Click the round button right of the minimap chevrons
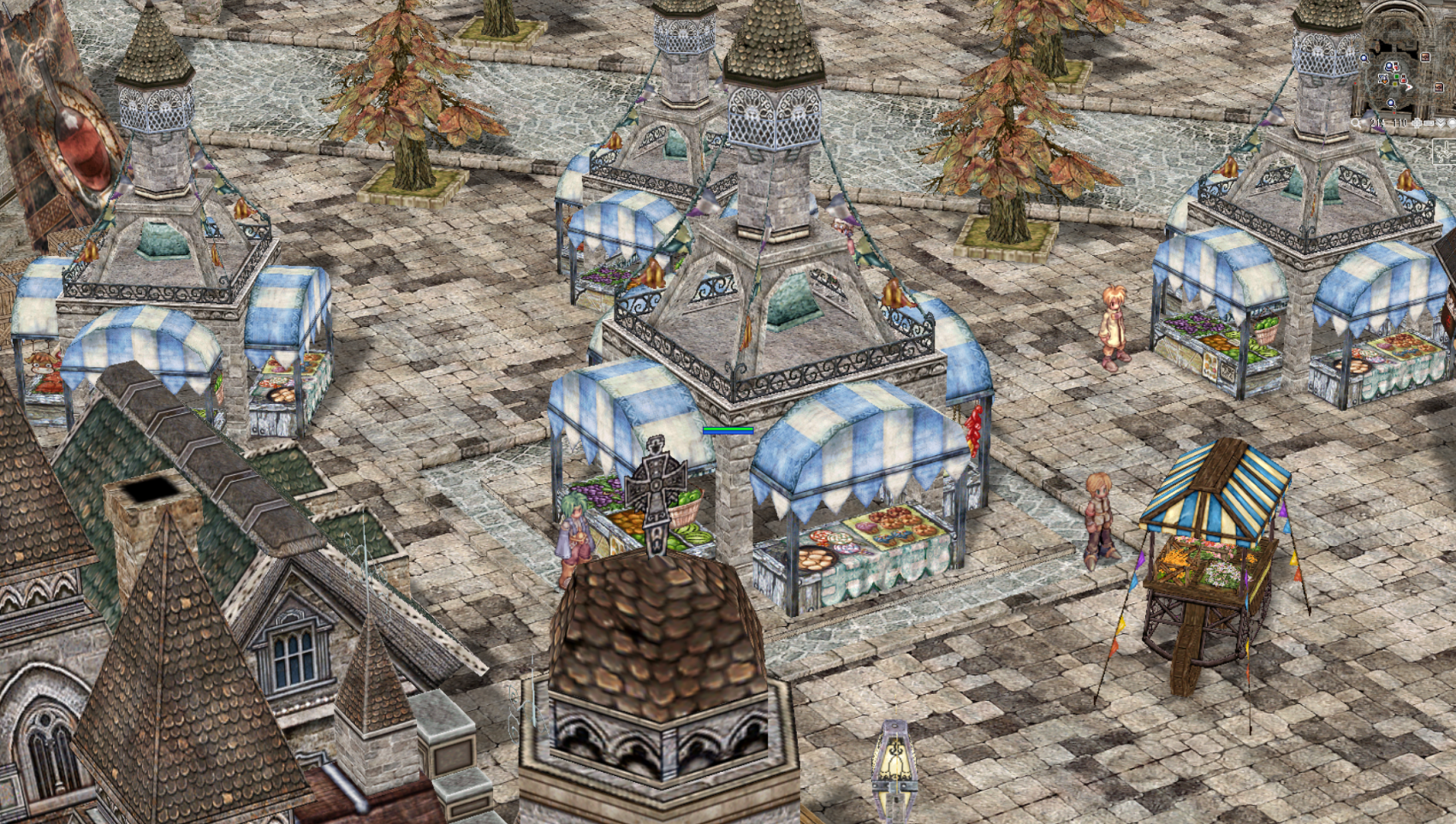The width and height of the screenshot is (1456, 824). coord(1452,123)
